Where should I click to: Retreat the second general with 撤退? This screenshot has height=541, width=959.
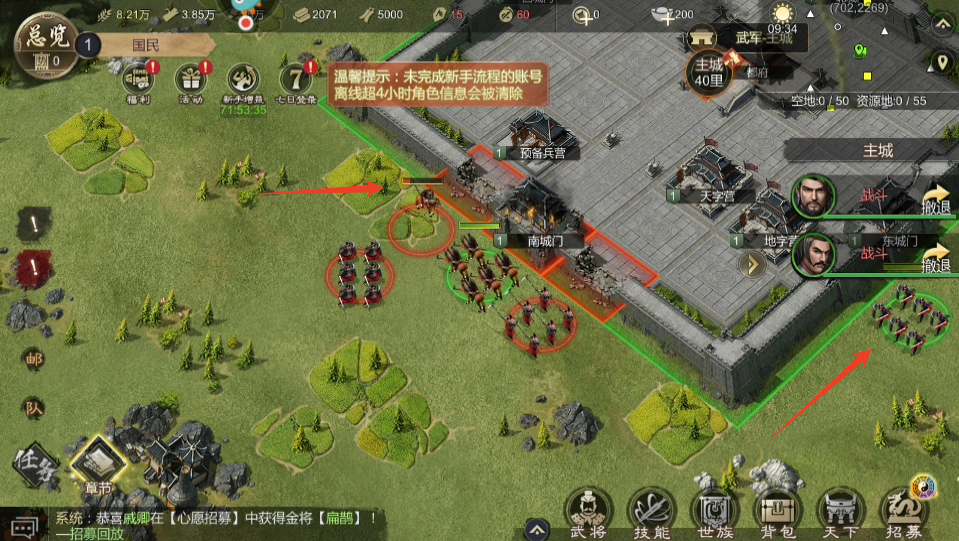pos(935,257)
